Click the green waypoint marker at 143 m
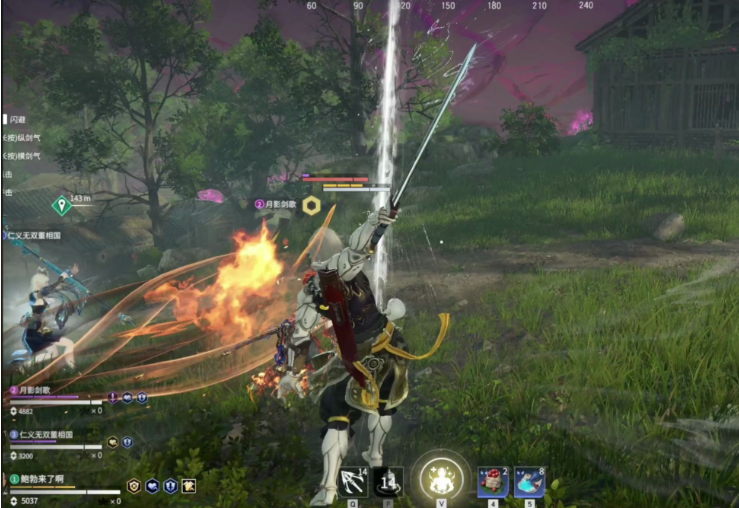 click(x=62, y=205)
